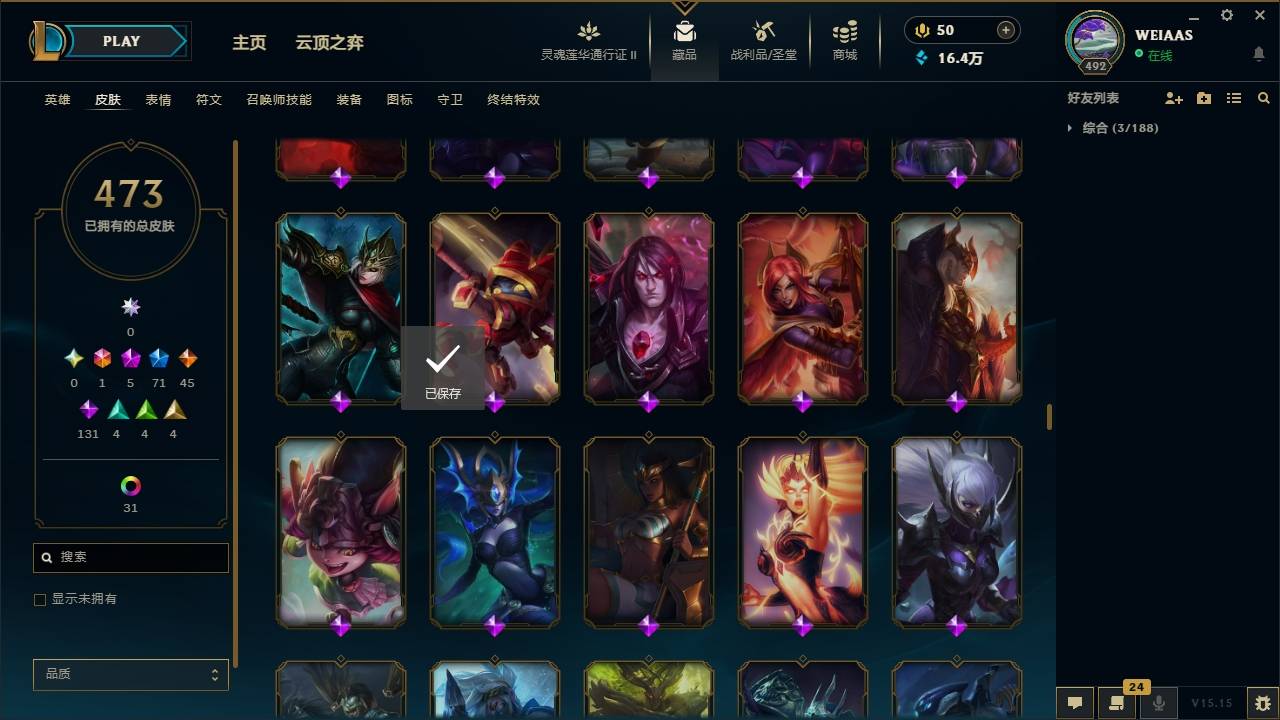
Task: Open the 战利品/圣堂 loot icon
Action: tap(764, 31)
